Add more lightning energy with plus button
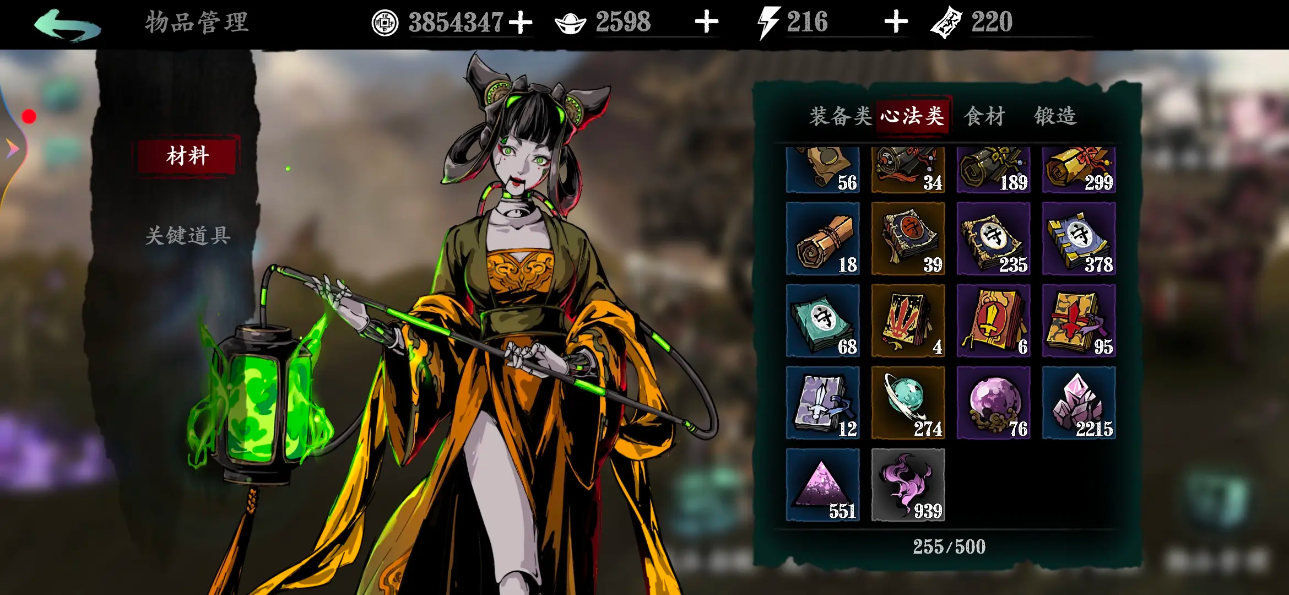 coord(896,23)
